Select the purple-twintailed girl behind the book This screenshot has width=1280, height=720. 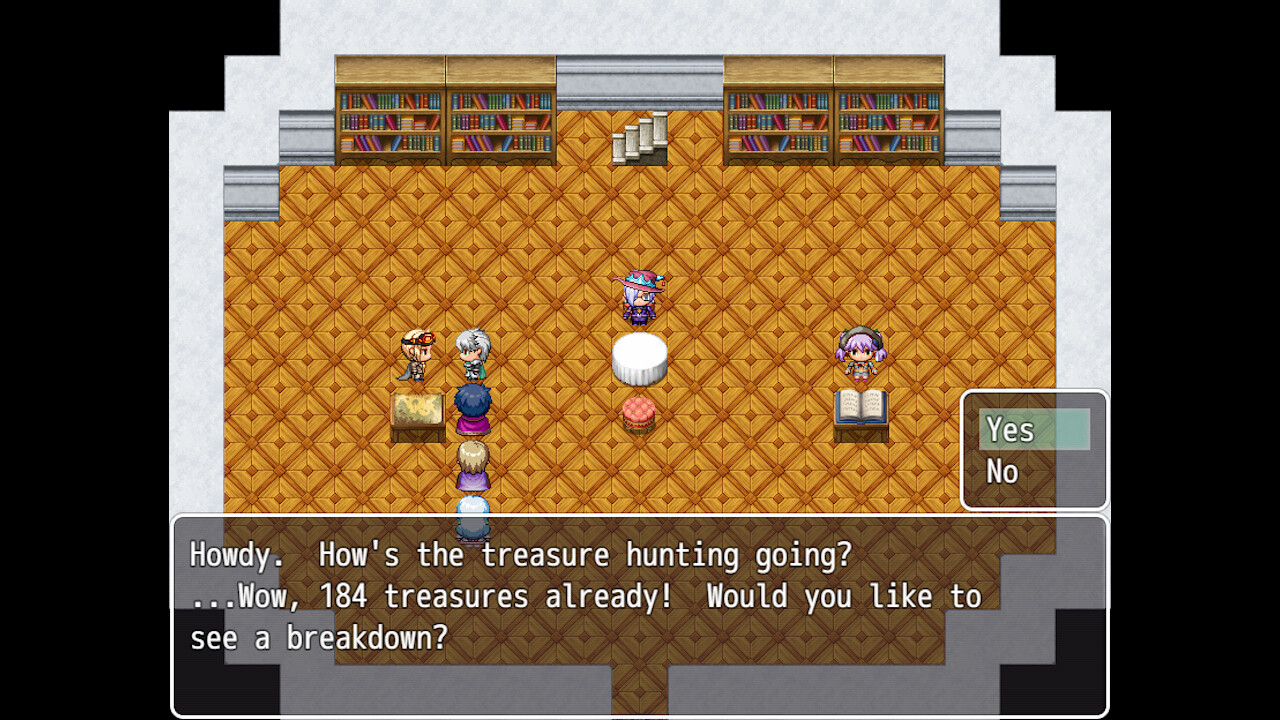[862, 355]
